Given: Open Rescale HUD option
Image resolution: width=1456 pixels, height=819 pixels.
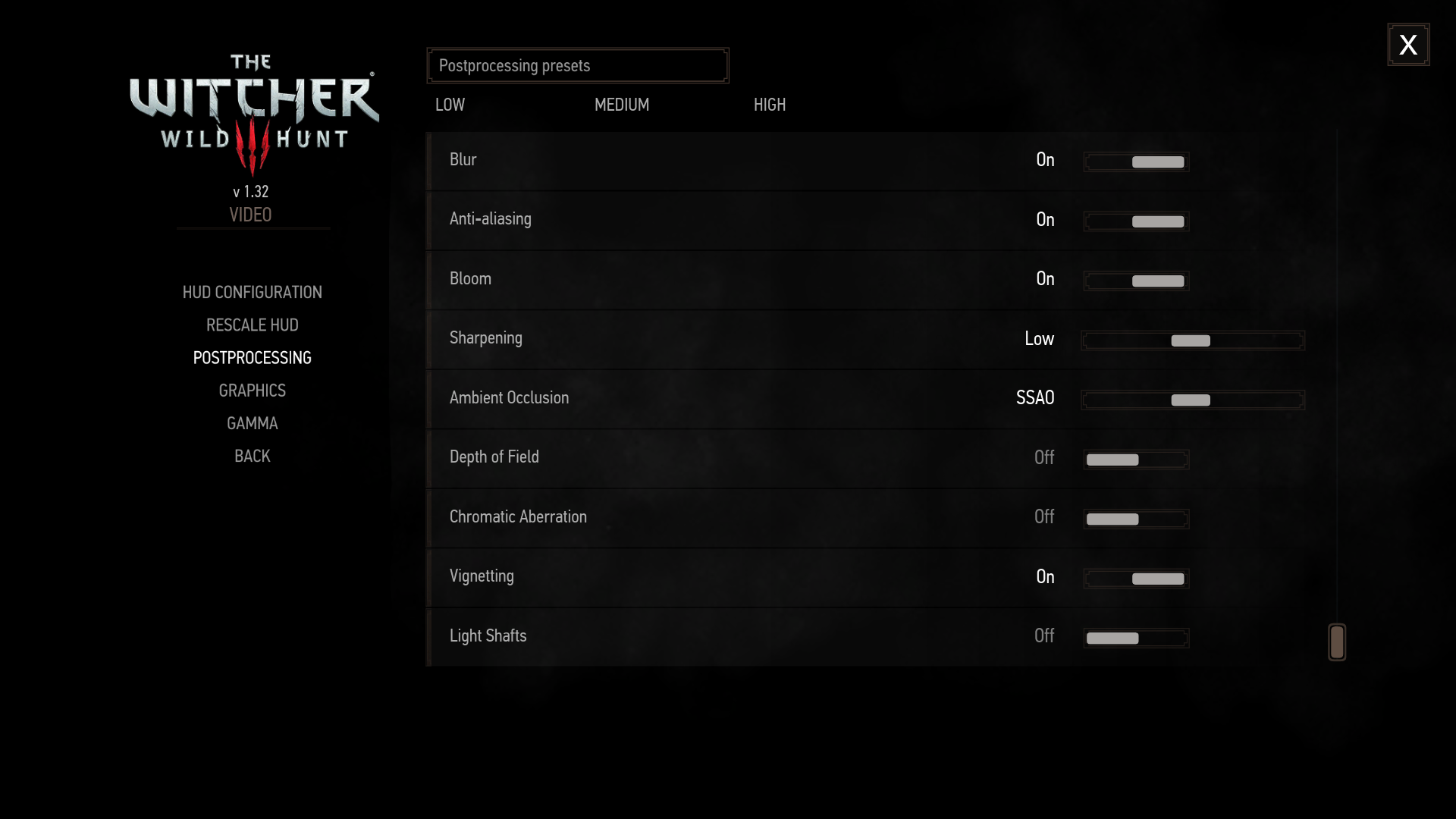Looking at the screenshot, I should tap(252, 325).
